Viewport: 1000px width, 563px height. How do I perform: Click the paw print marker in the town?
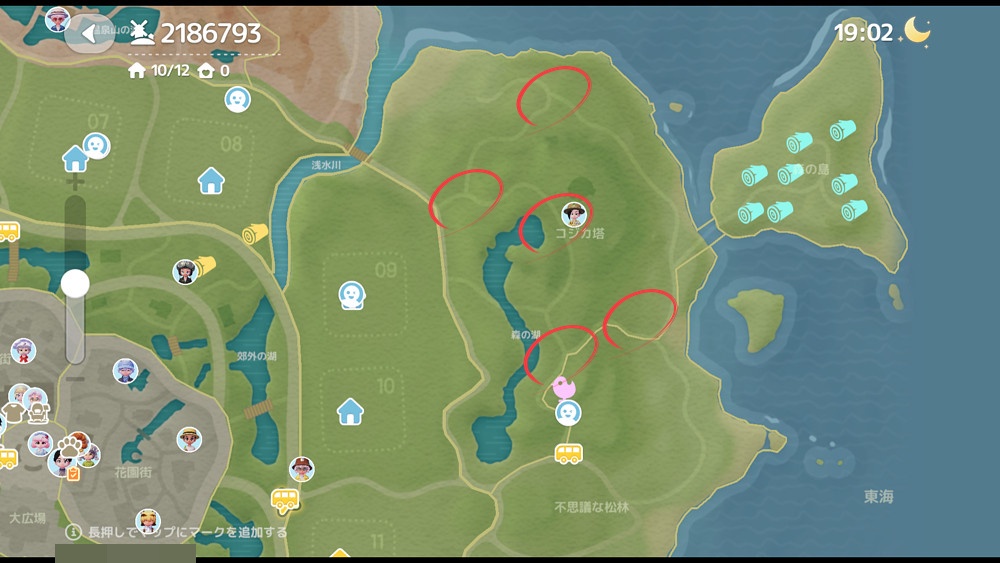pos(67,444)
